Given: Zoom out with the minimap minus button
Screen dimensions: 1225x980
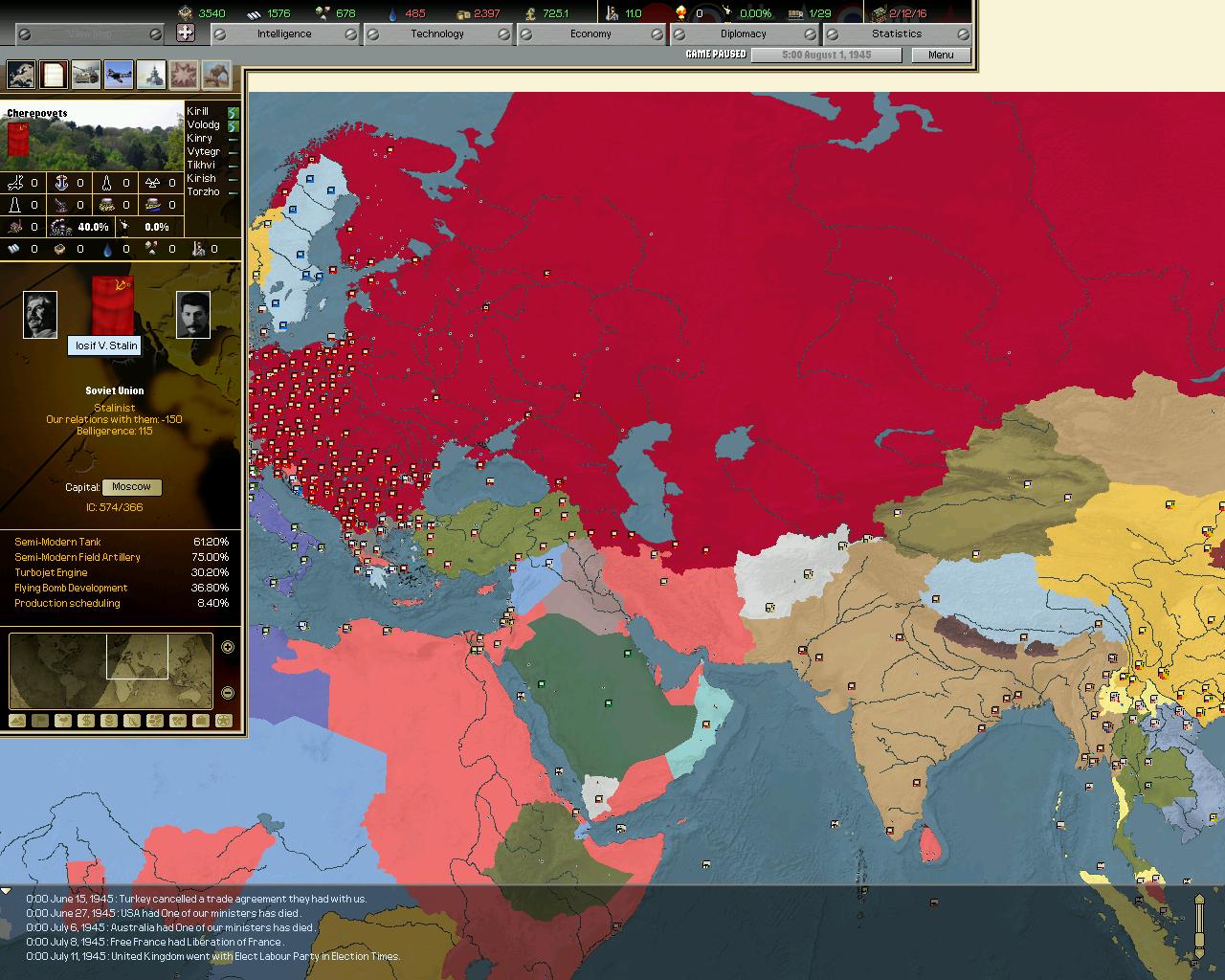Looking at the screenshot, I should coord(228,693).
